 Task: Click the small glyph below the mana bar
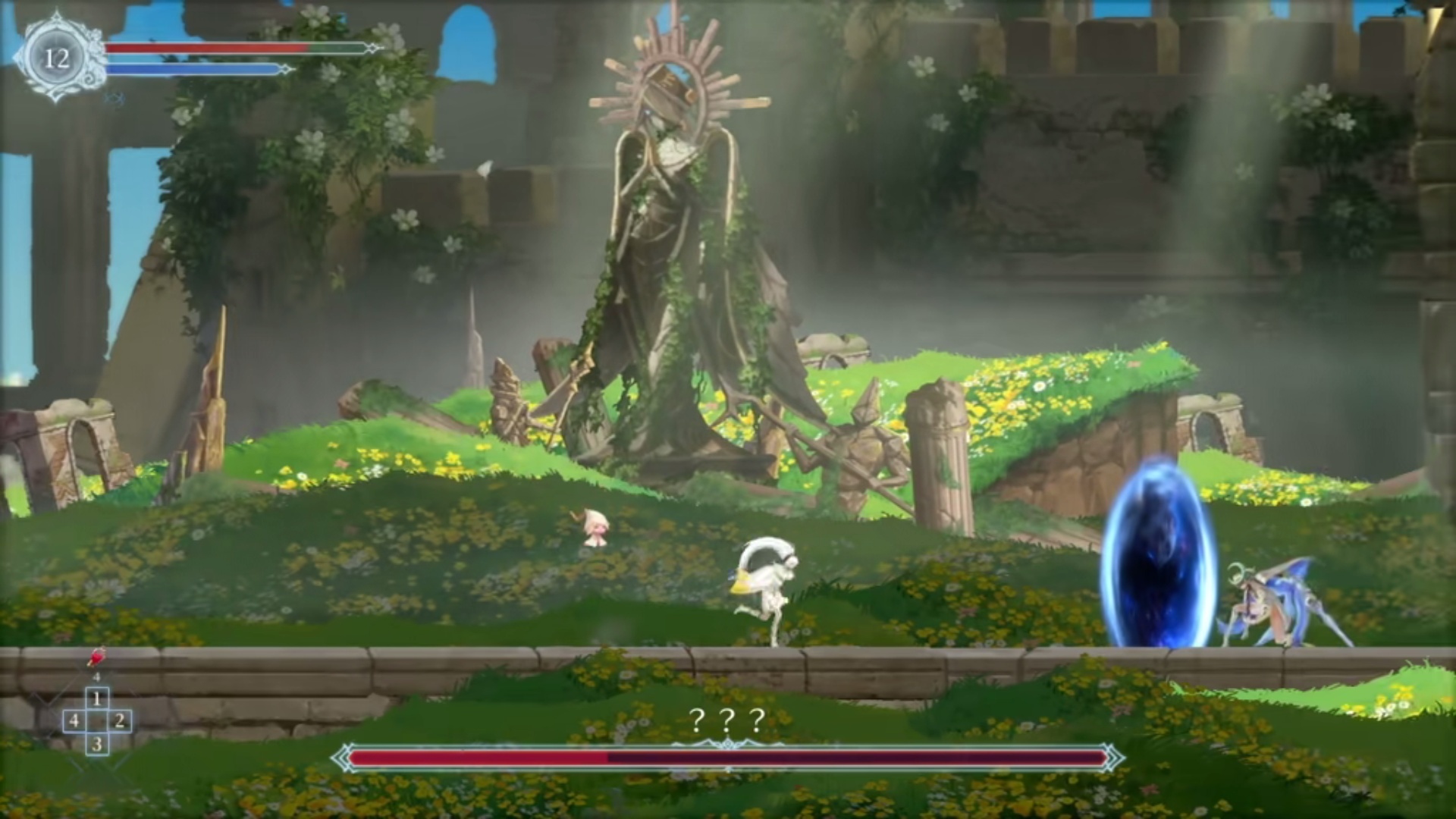[x=114, y=99]
